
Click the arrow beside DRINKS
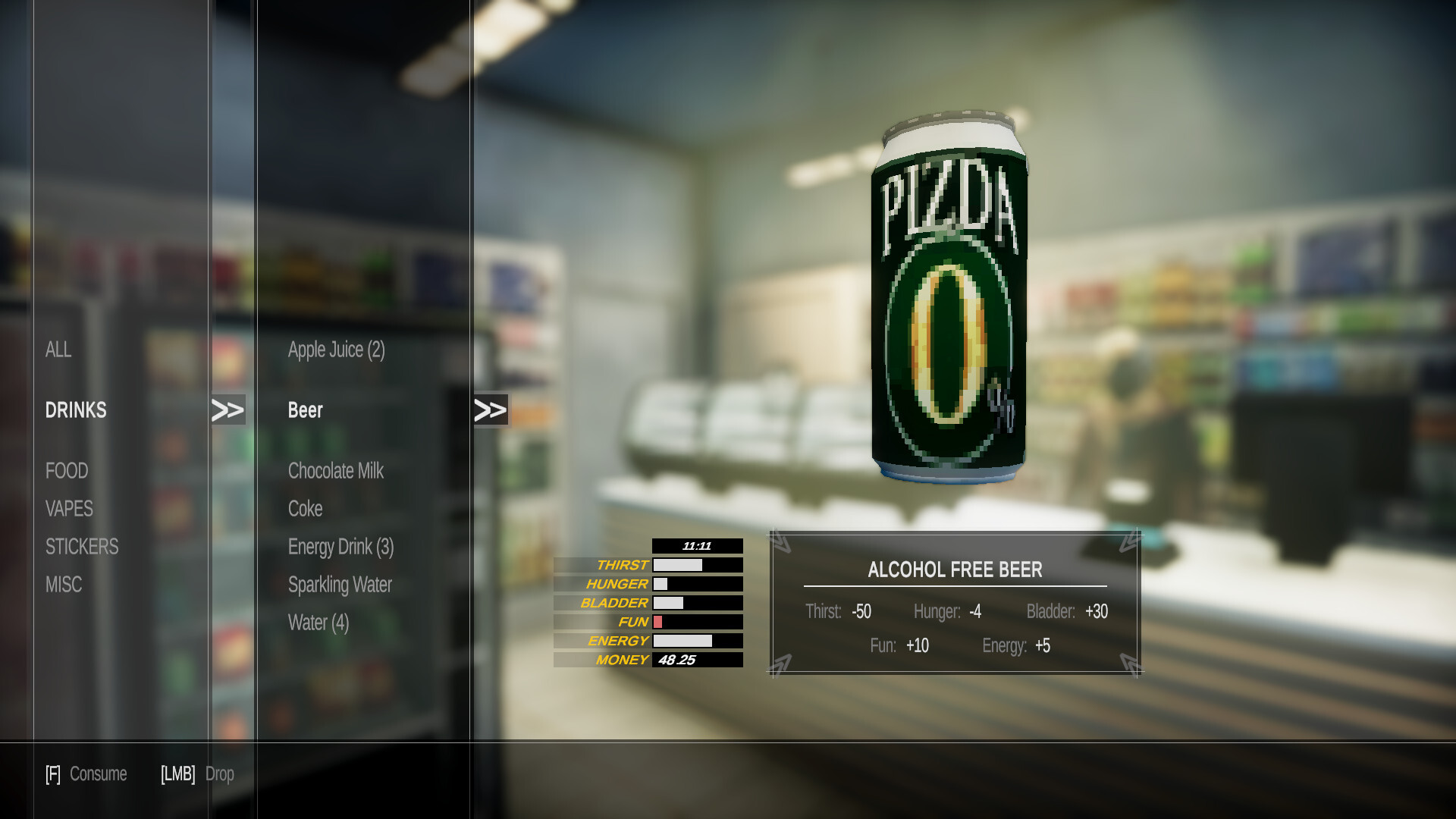227,410
